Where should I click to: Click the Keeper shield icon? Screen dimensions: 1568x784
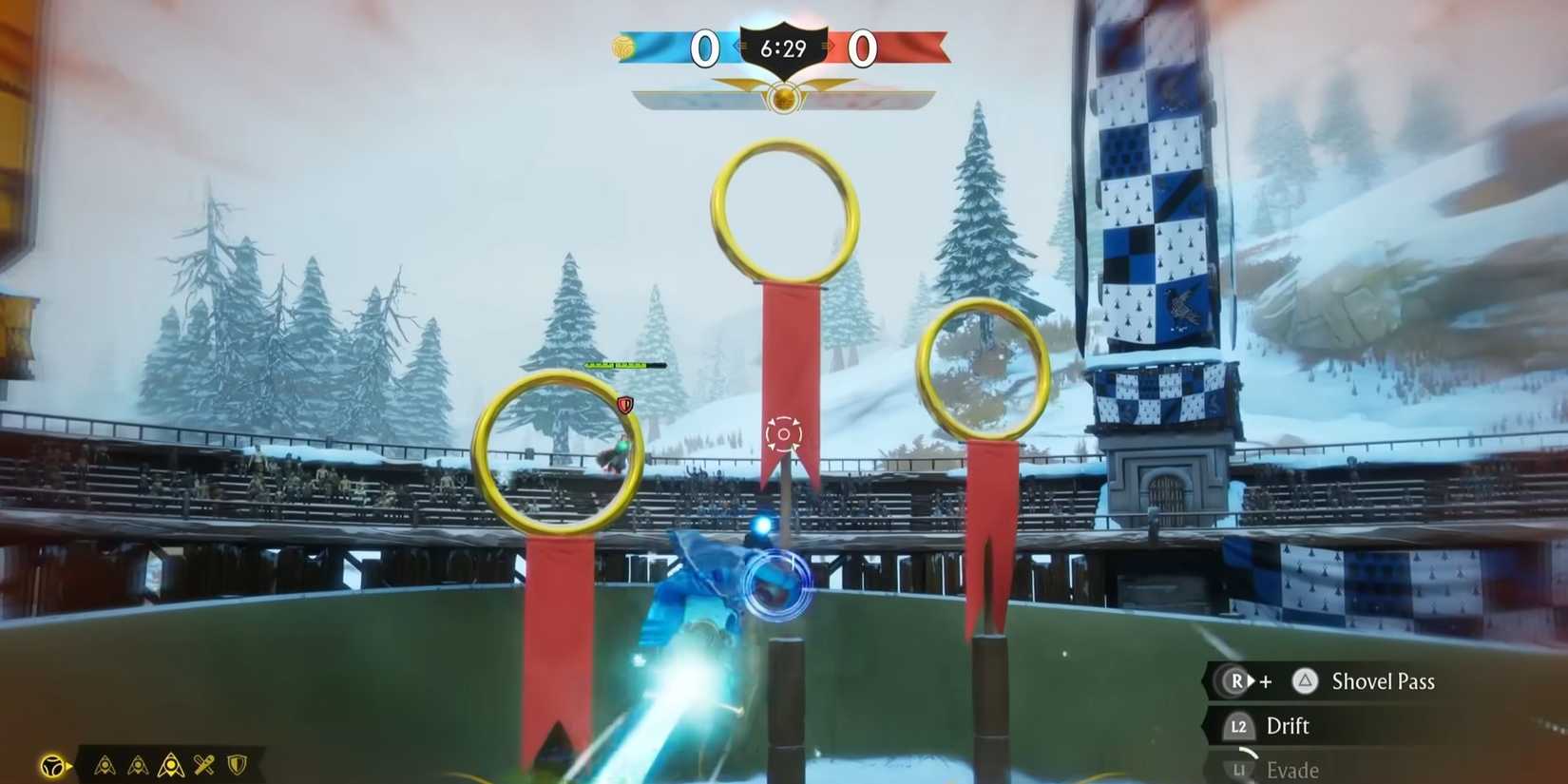[x=236, y=765]
